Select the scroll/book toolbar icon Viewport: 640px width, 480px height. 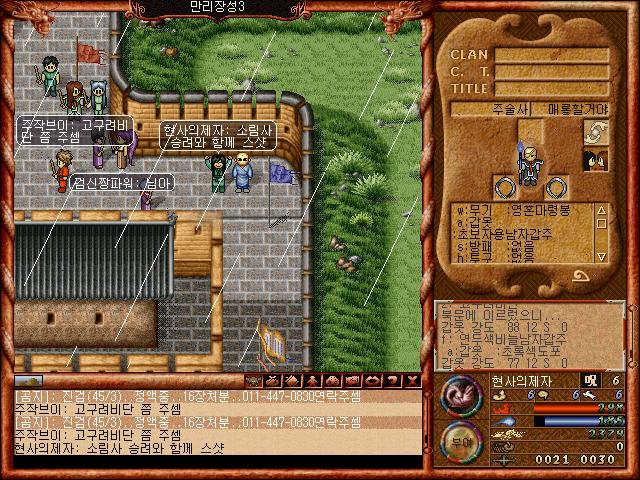tap(292, 381)
